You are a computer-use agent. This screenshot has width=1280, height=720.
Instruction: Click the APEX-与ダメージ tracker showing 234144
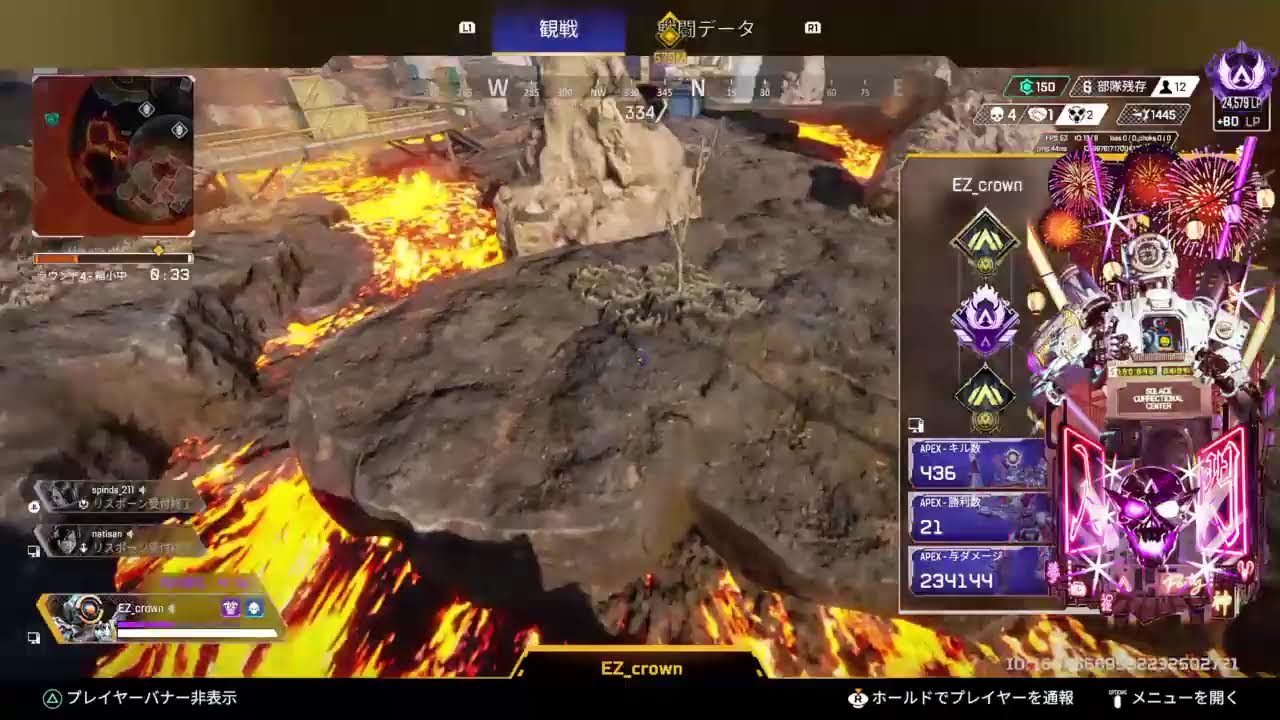pos(977,571)
